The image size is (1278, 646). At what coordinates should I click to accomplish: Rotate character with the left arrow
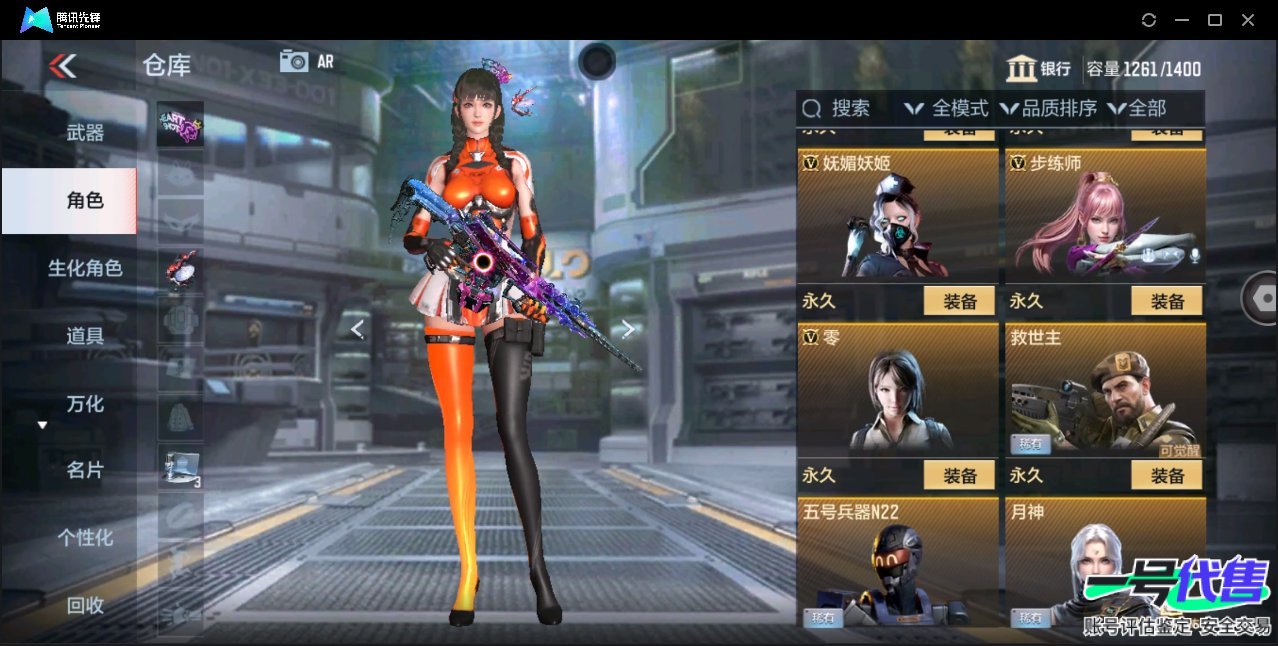click(x=357, y=329)
